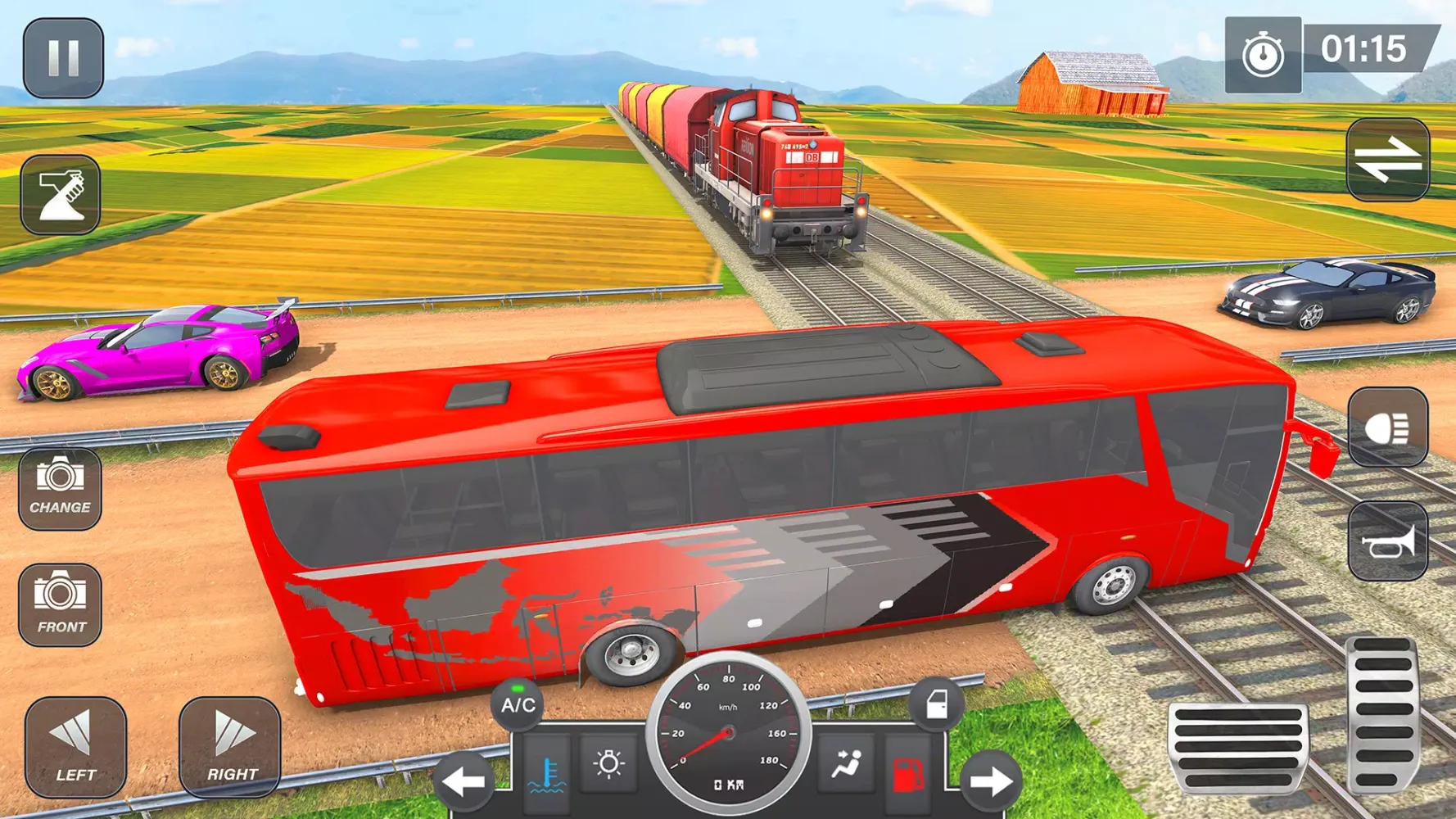Click the engine temperature gauge icon
This screenshot has height=819, width=1456.
pos(547,773)
